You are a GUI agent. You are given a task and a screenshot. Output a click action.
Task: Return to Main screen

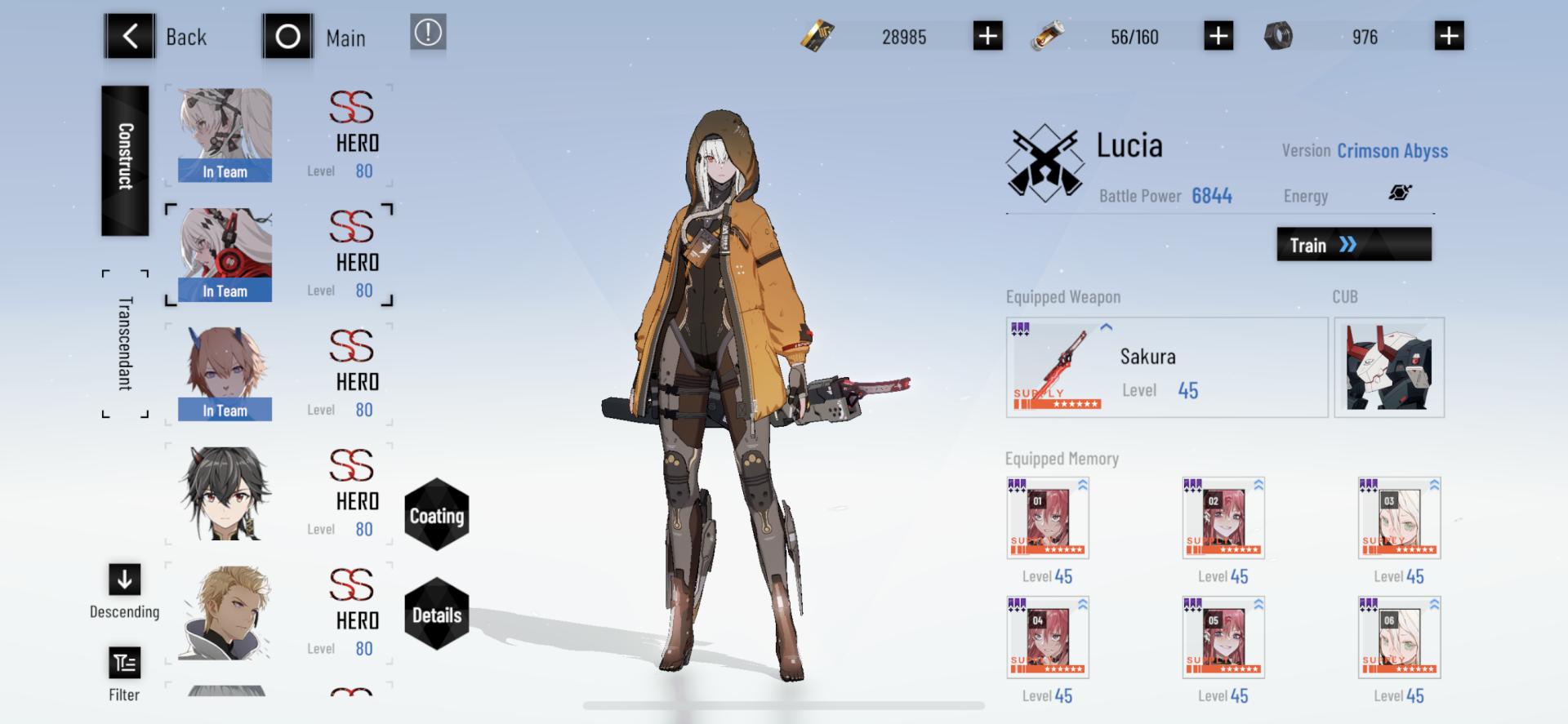click(x=287, y=37)
